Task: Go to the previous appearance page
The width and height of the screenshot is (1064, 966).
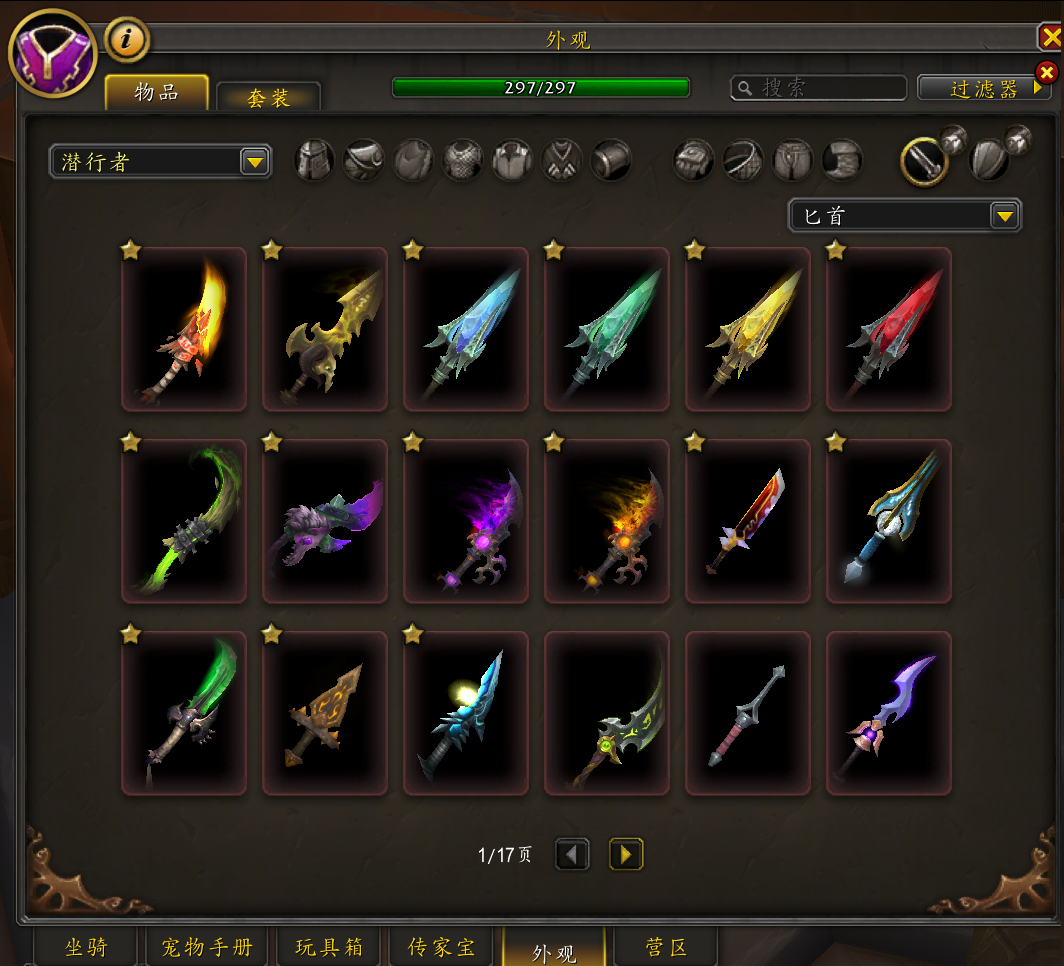Action: (x=572, y=854)
